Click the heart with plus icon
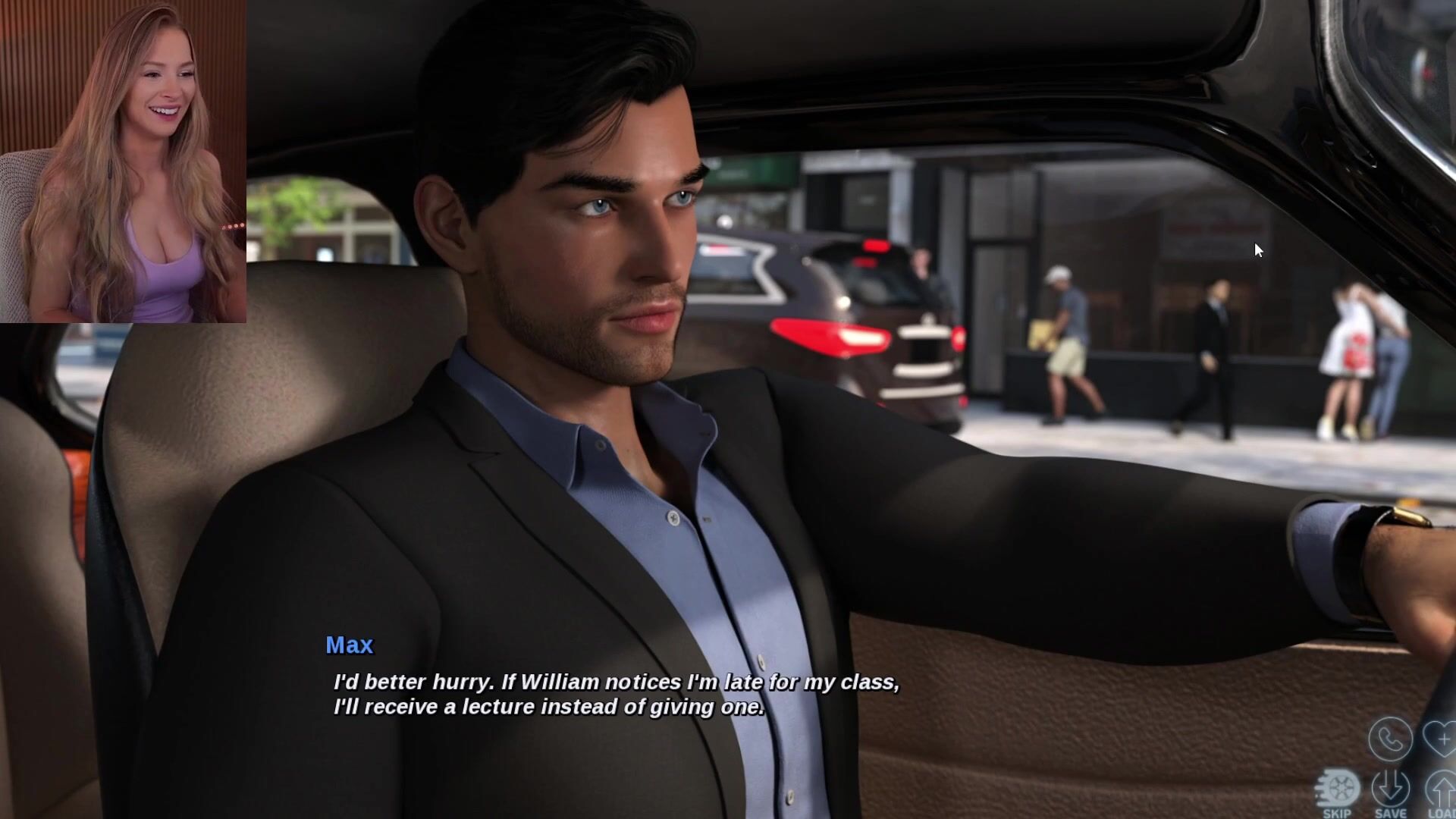 1441,739
